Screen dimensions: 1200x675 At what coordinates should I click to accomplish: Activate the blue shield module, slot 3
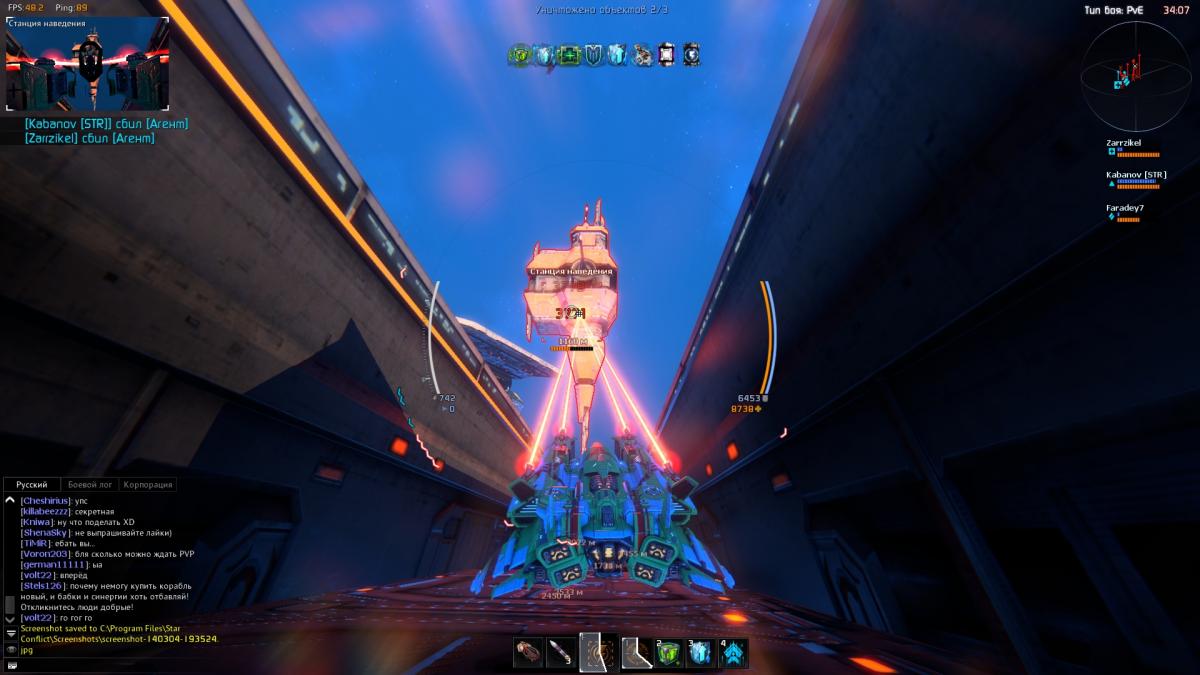tap(701, 653)
